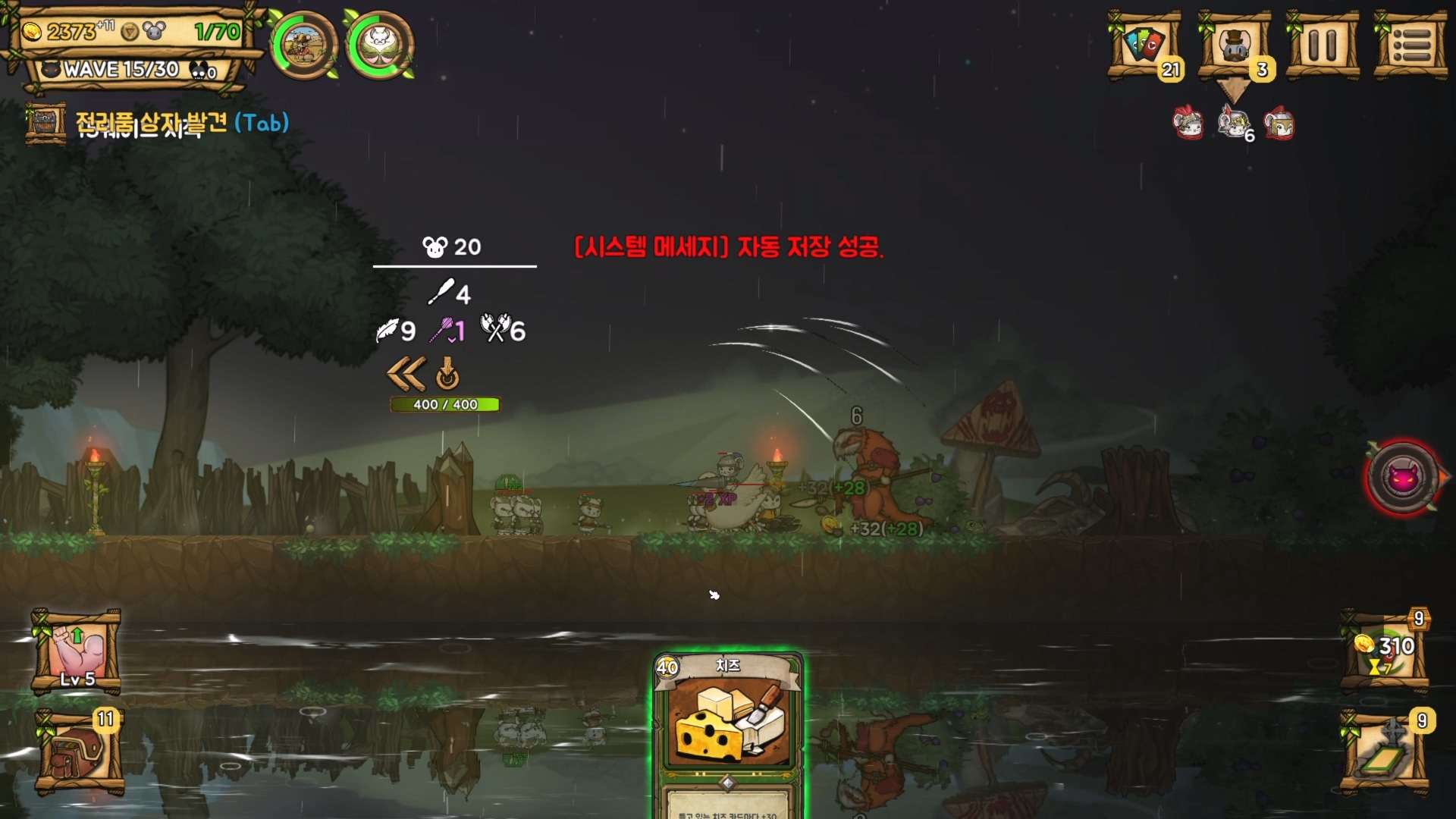Image resolution: width=1456 pixels, height=819 pixels.
Task: Pause the game
Action: [1323, 45]
